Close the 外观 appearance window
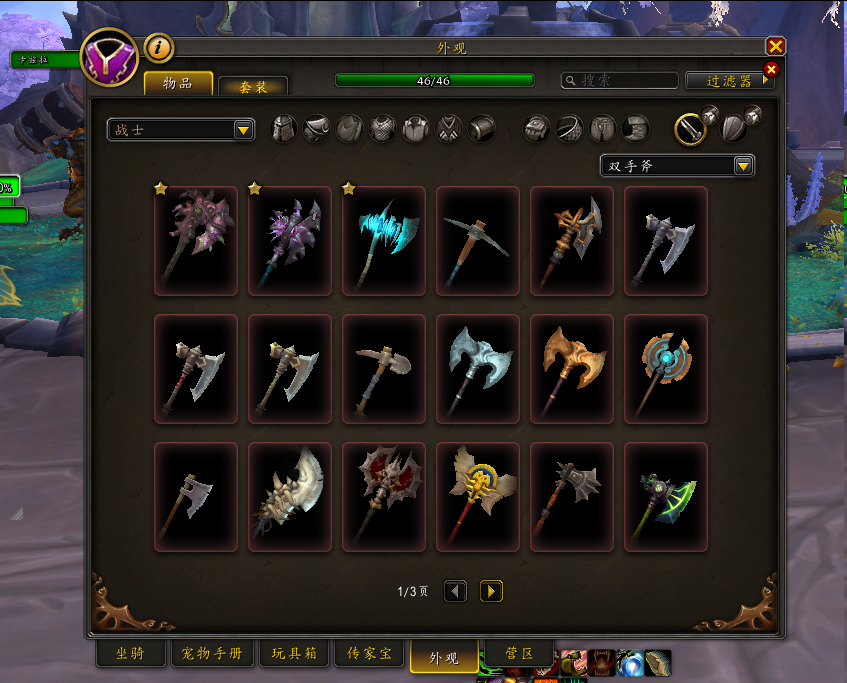The image size is (847, 683). coord(775,46)
